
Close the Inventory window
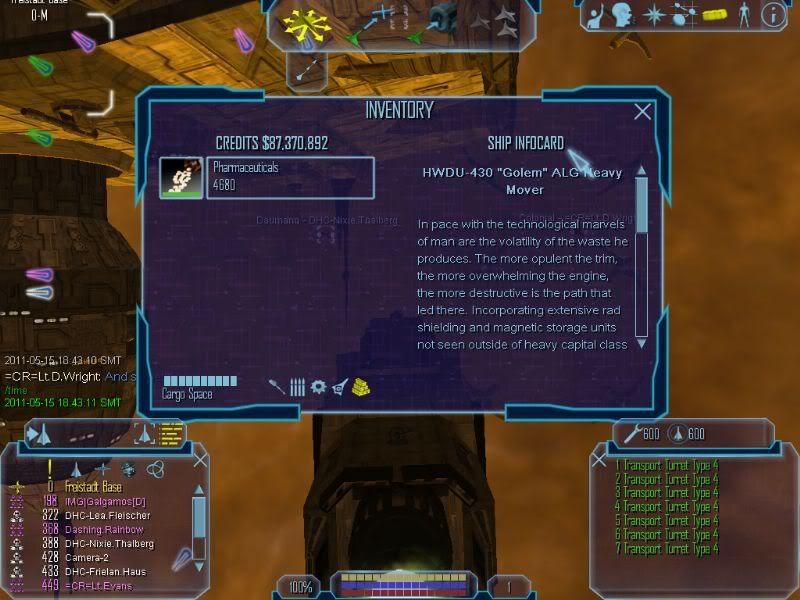[x=642, y=112]
